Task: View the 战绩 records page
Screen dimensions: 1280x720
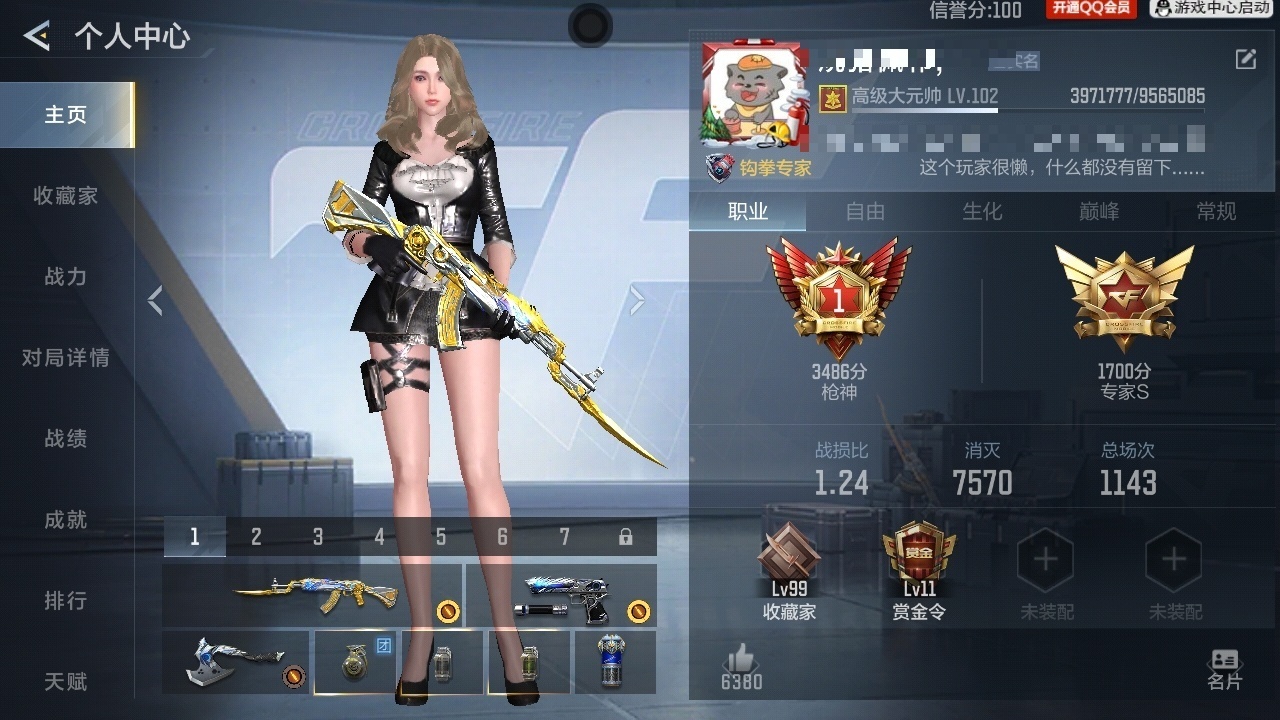Action: (x=66, y=439)
